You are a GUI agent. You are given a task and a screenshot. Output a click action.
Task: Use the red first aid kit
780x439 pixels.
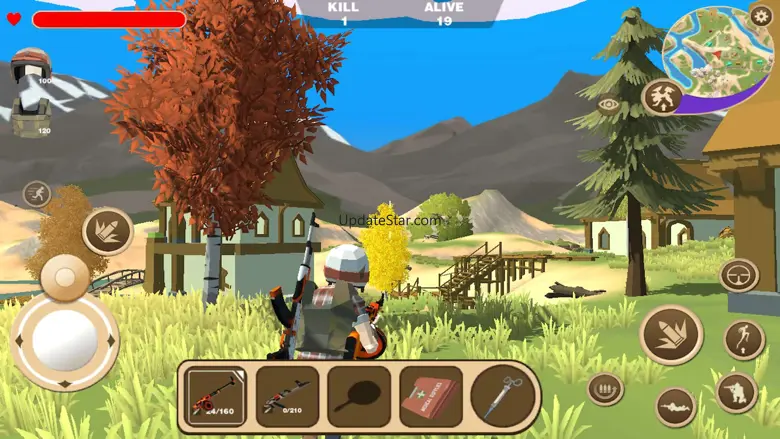coord(431,397)
